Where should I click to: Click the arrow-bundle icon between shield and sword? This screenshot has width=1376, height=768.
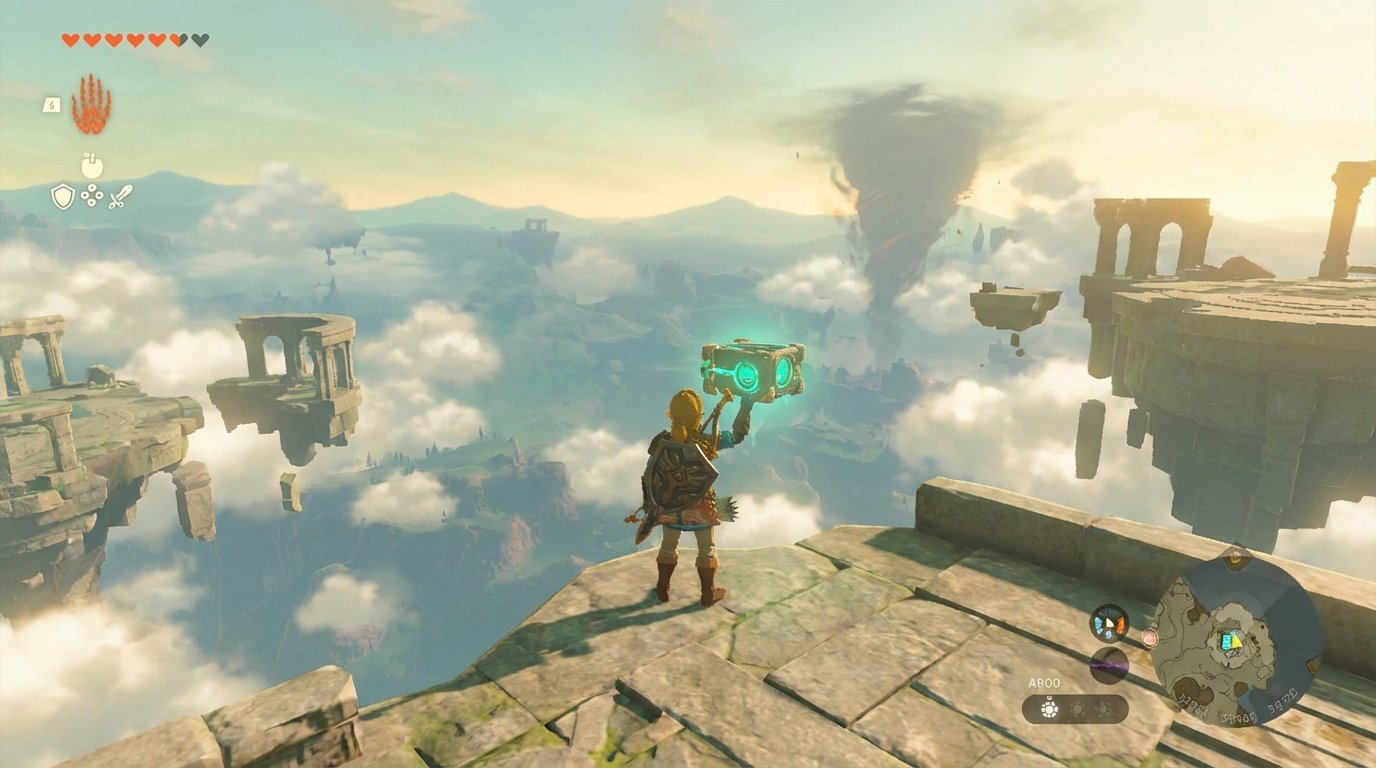[91, 196]
